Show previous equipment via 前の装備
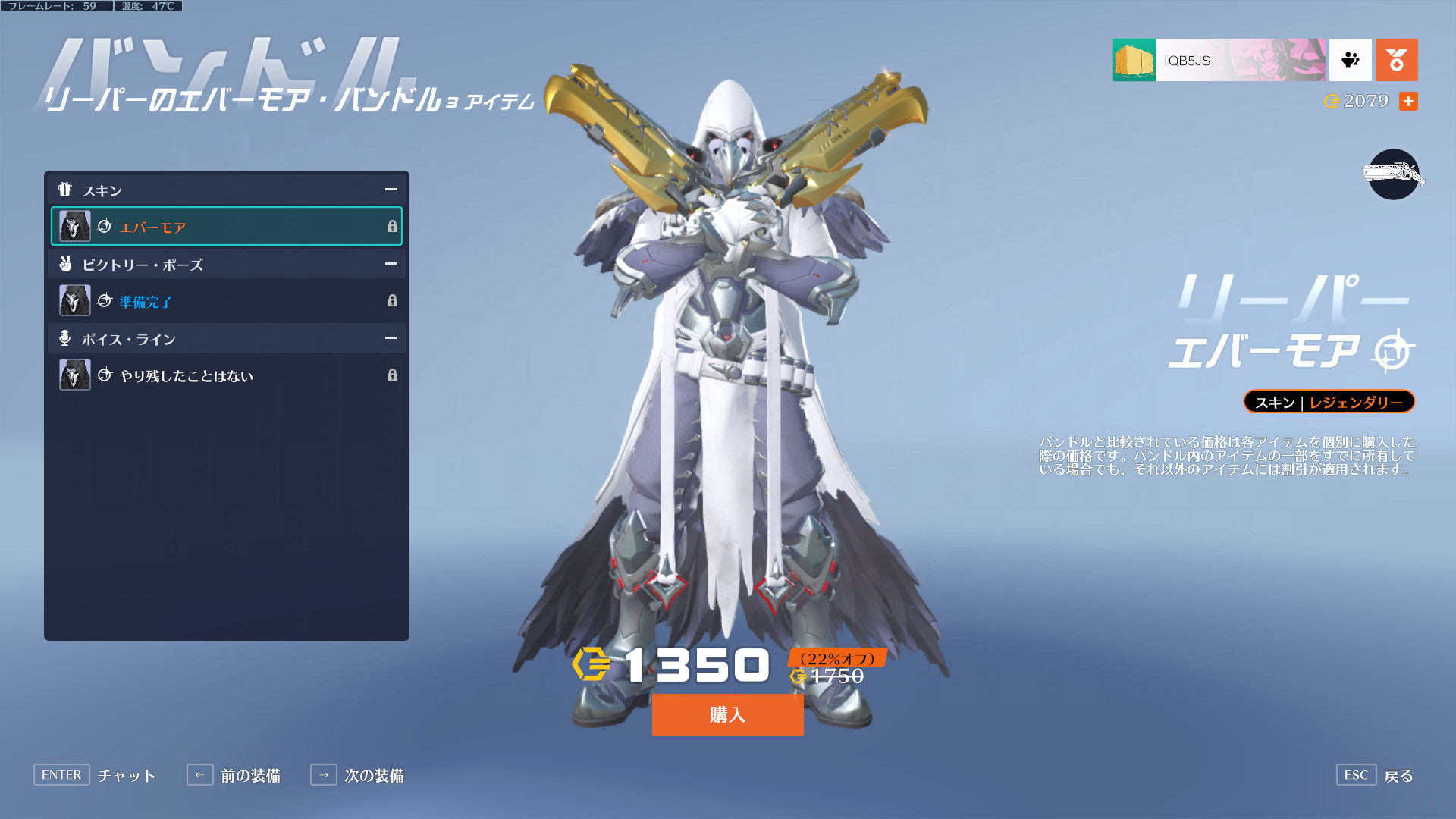The width and height of the screenshot is (1456, 819). coord(234,775)
